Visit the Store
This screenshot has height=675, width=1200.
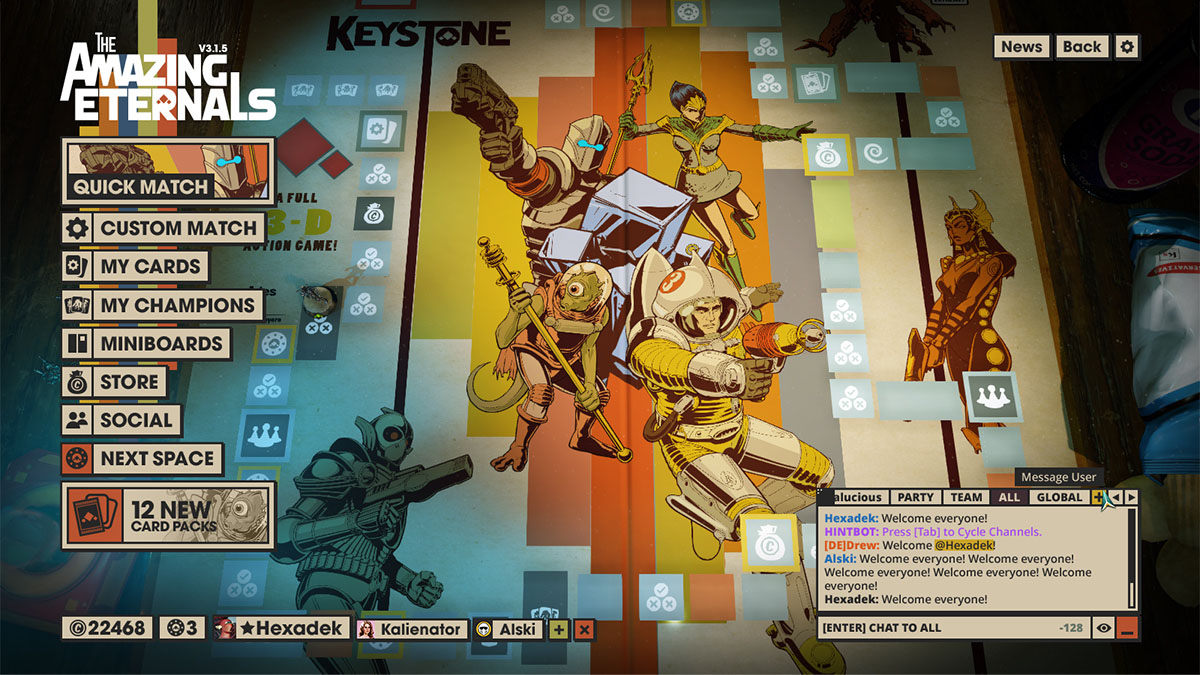(114, 382)
